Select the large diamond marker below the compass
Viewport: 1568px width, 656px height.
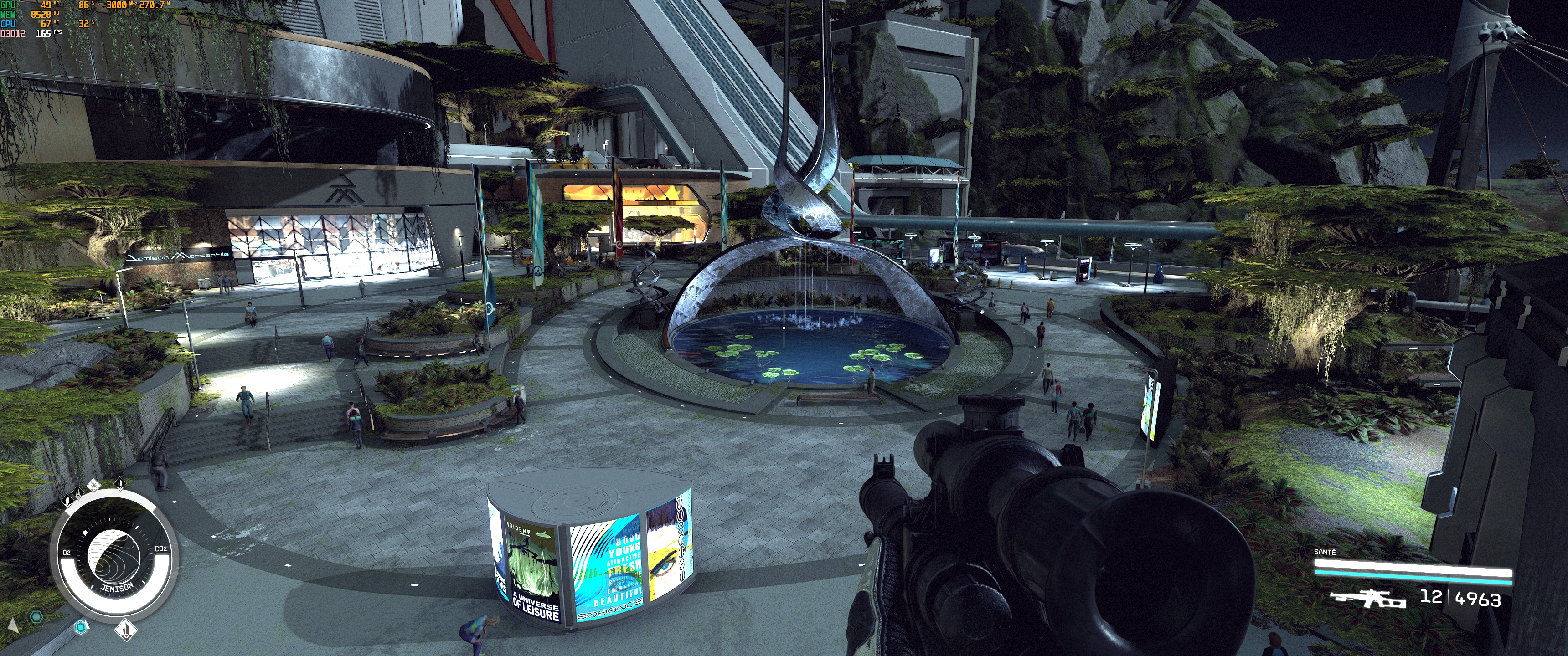(126, 629)
